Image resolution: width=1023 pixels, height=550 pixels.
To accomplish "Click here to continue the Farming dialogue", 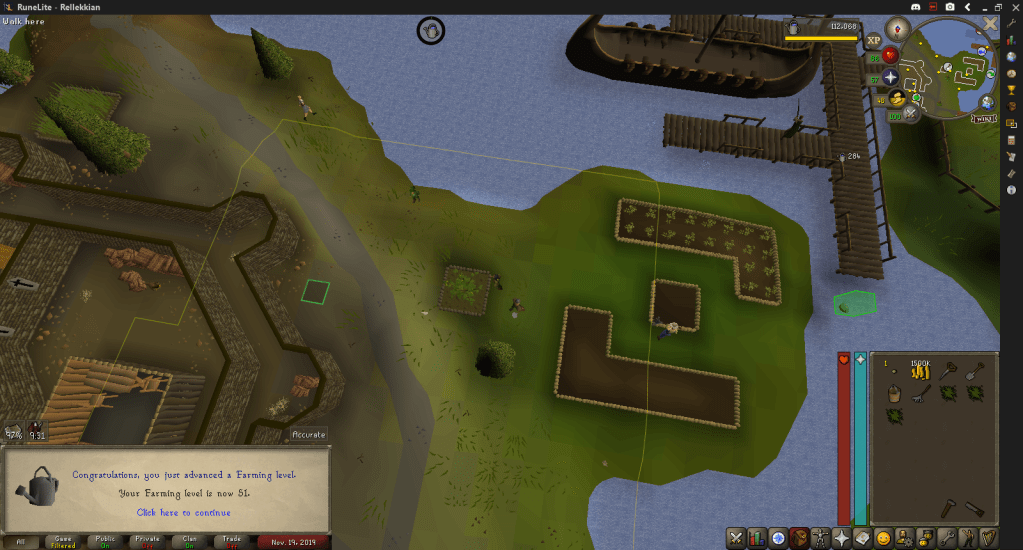I will (x=183, y=513).
